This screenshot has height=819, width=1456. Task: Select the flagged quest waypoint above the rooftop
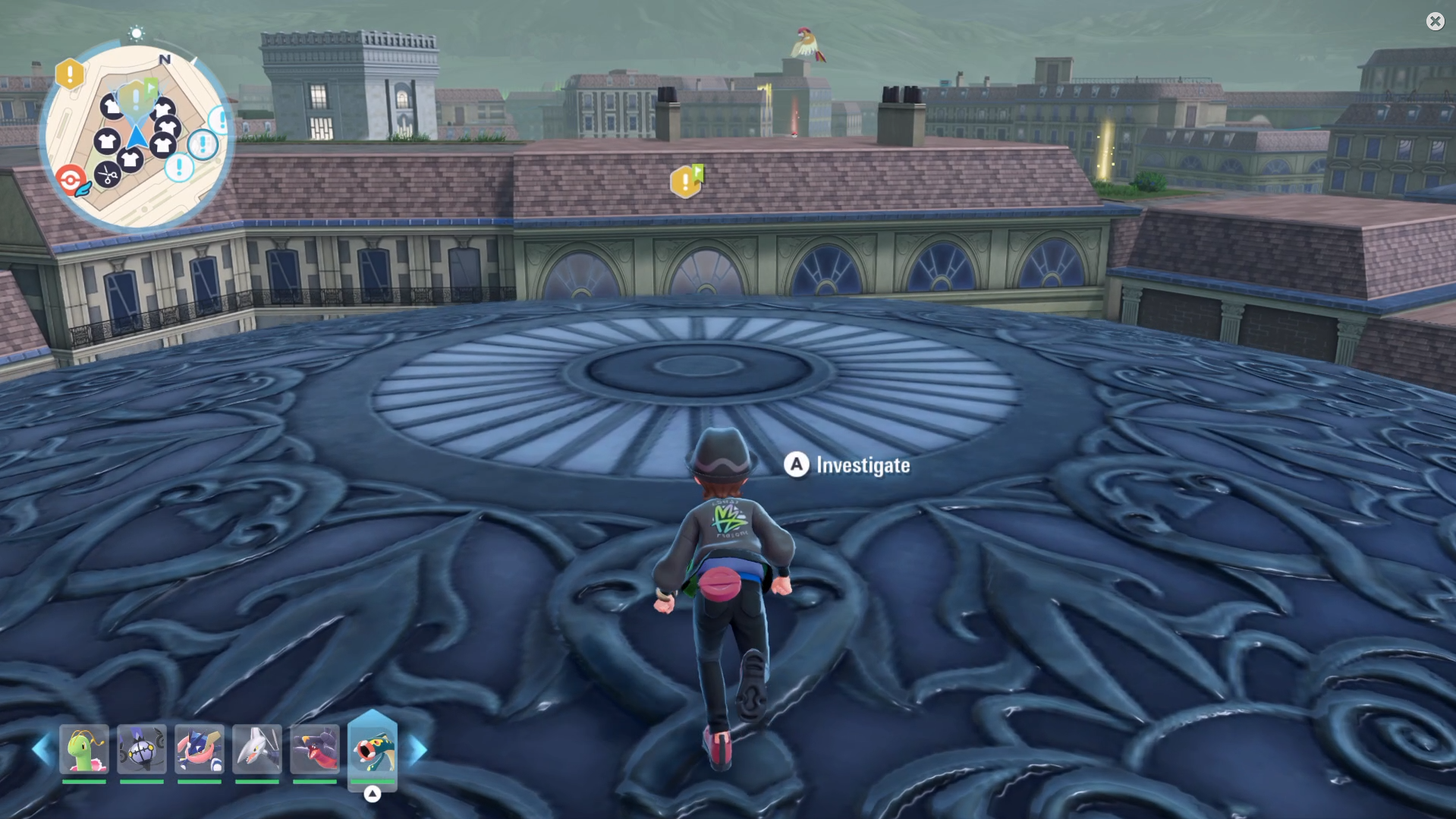point(687,181)
